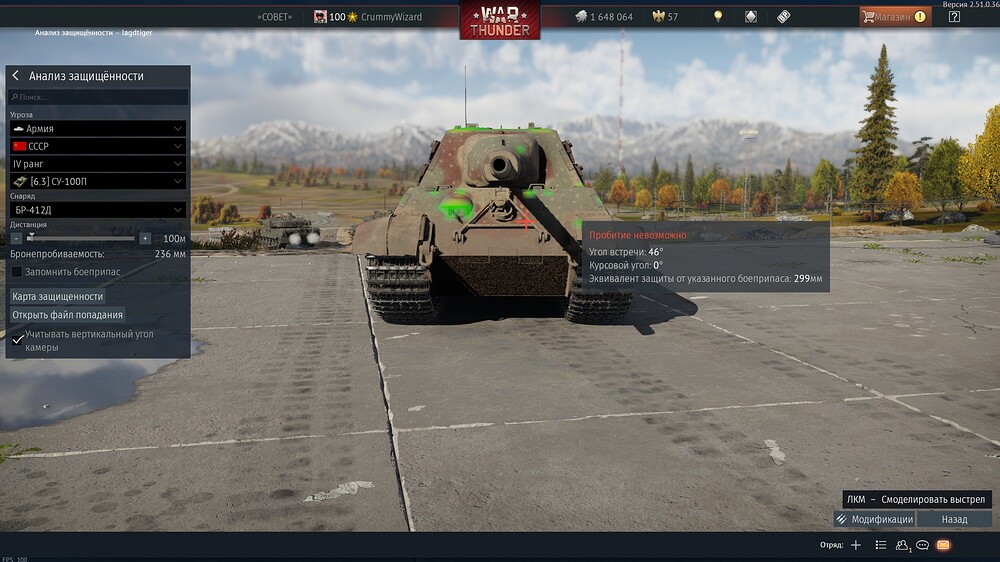Click the Поиск search field
1000x562 pixels.
point(98,97)
